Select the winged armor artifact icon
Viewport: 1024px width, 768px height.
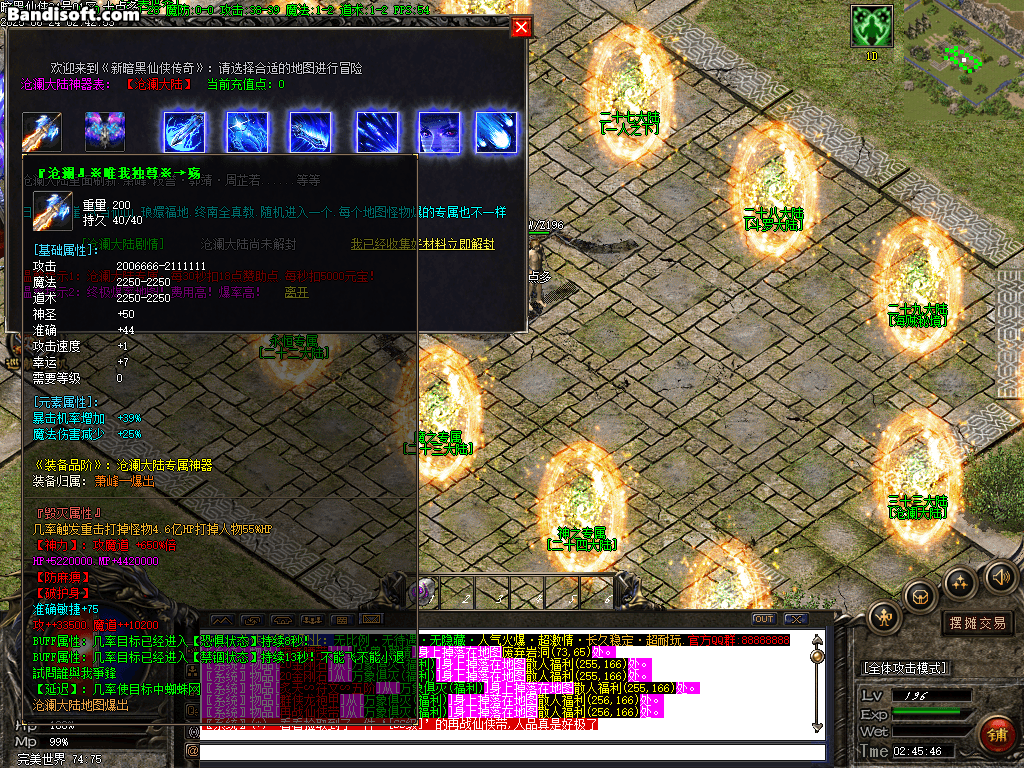pyautogui.click(x=104, y=132)
